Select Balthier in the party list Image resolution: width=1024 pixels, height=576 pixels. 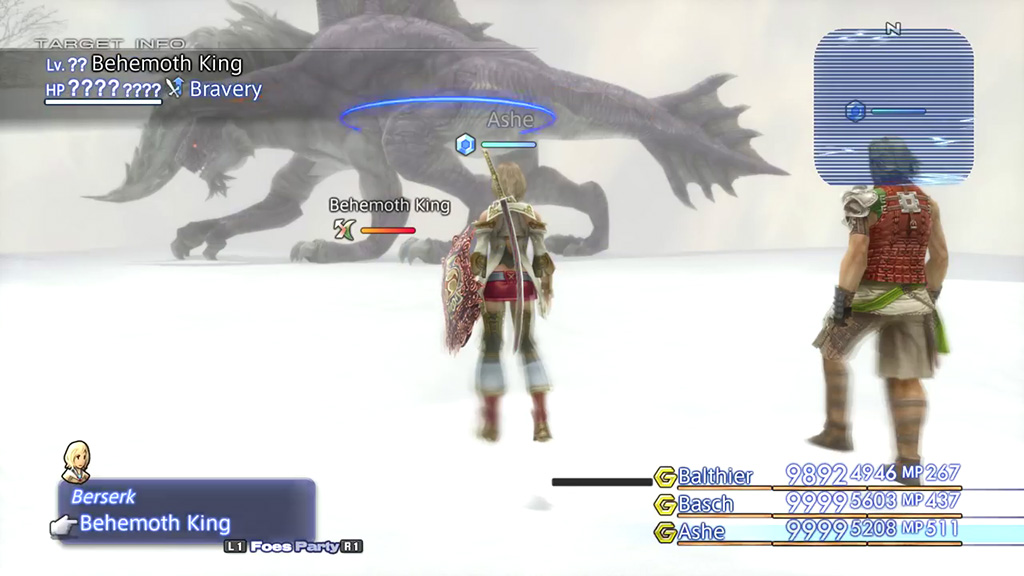click(715, 476)
